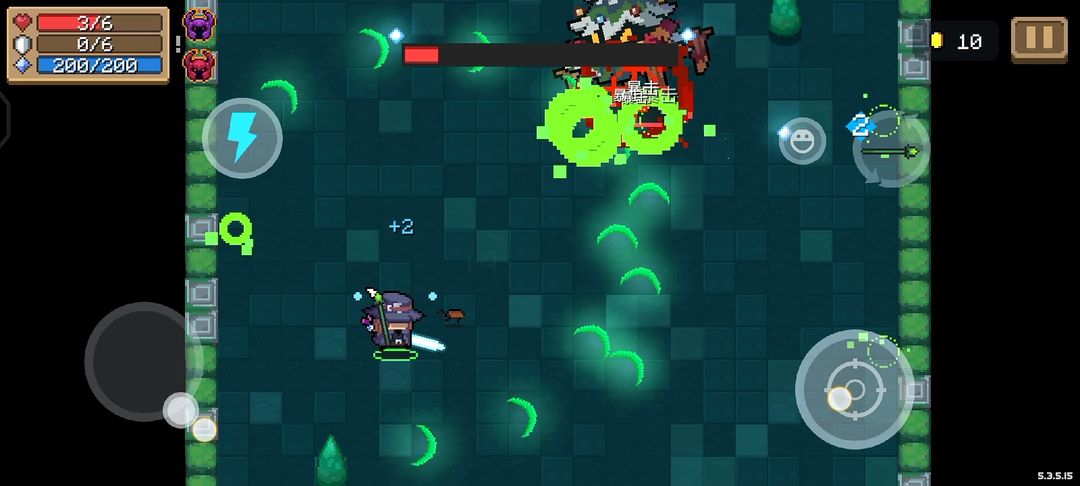Select the red horned buff icon
This screenshot has width=1080, height=486.
tap(199, 63)
